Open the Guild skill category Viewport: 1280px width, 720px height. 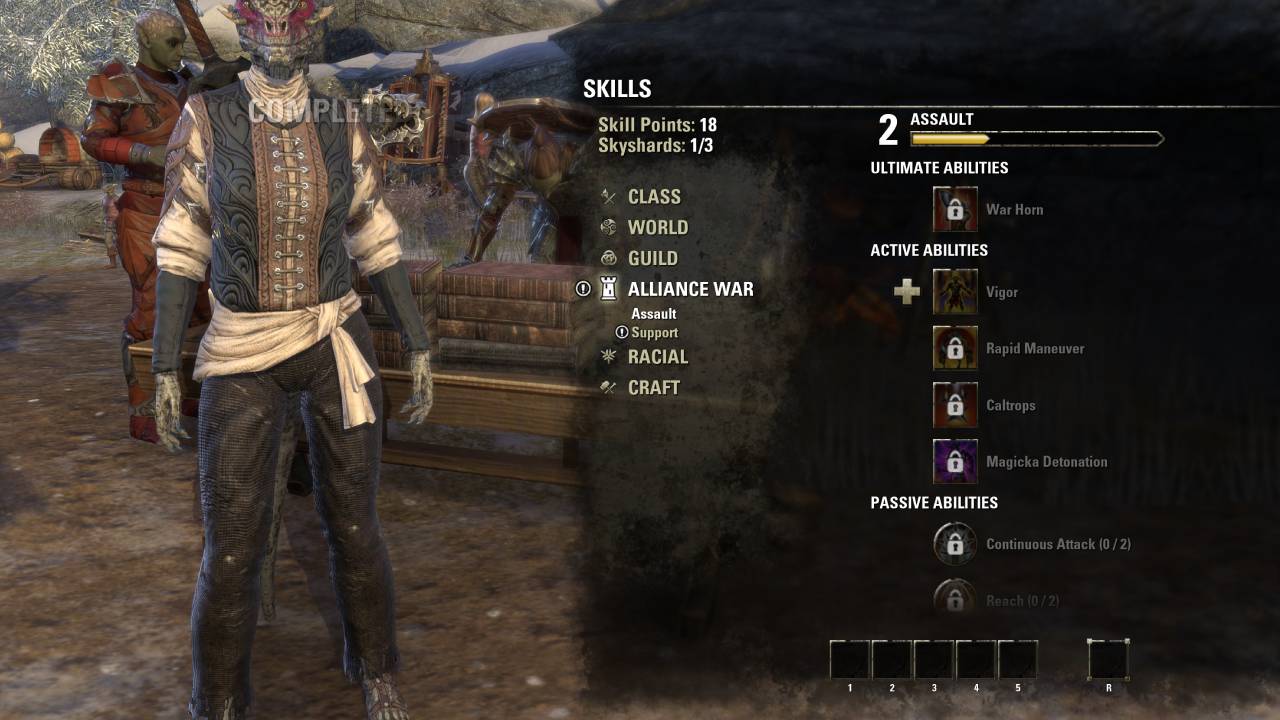[x=652, y=258]
